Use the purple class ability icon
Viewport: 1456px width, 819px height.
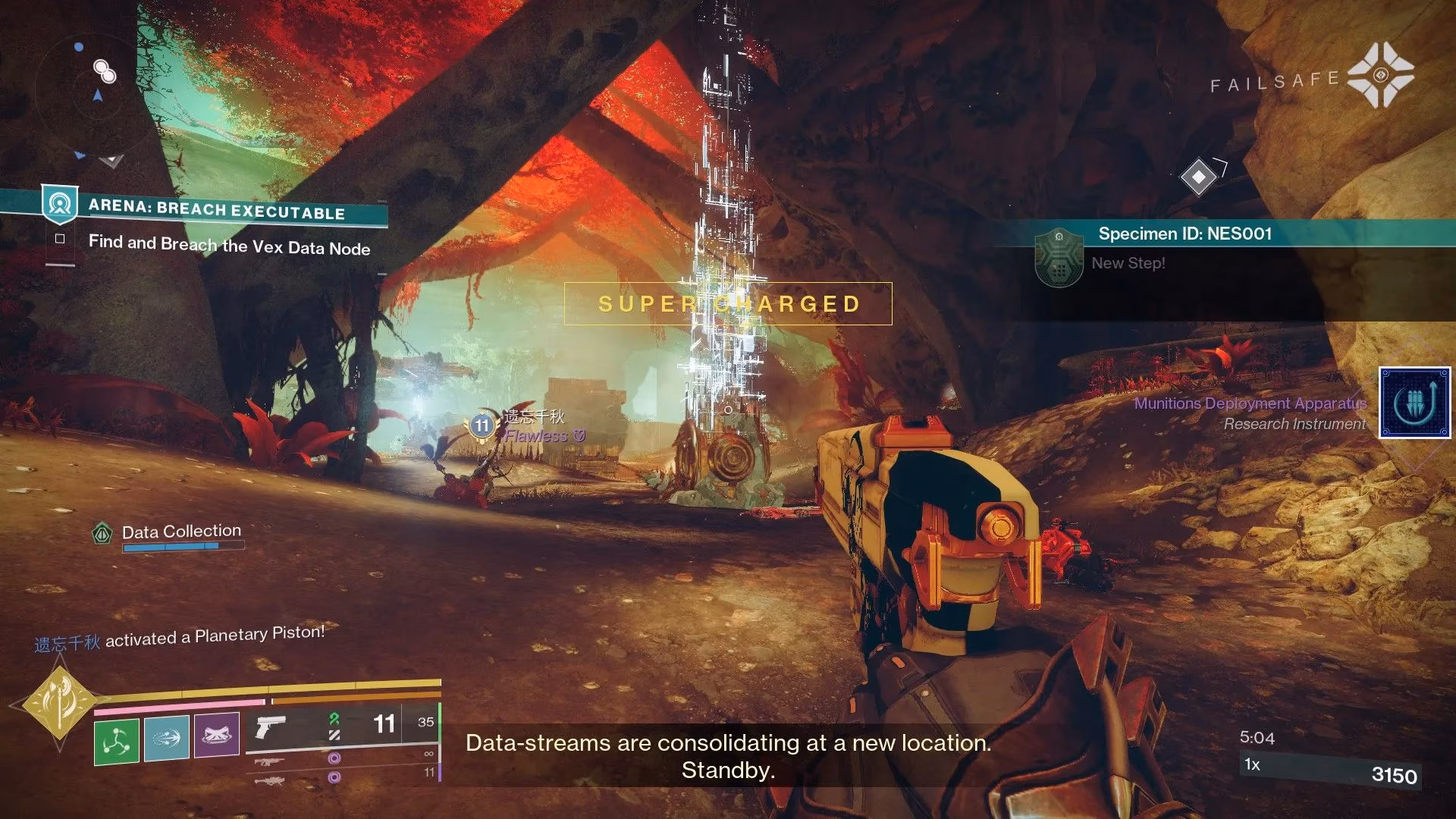[216, 734]
